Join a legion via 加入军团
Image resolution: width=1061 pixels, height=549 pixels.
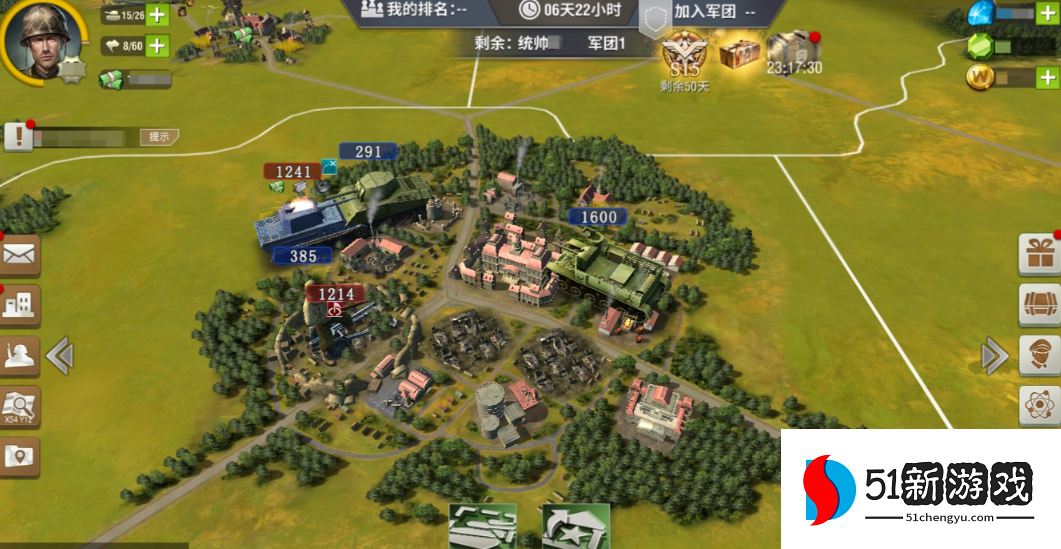coord(713,11)
